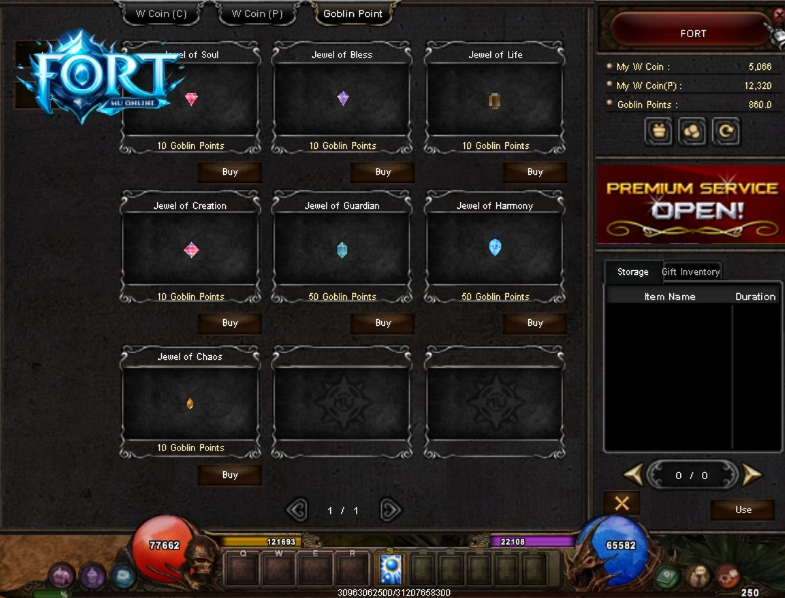The height and width of the screenshot is (598, 785).
Task: Click Buy button under Jewel of Creation
Action: pyautogui.click(x=230, y=323)
